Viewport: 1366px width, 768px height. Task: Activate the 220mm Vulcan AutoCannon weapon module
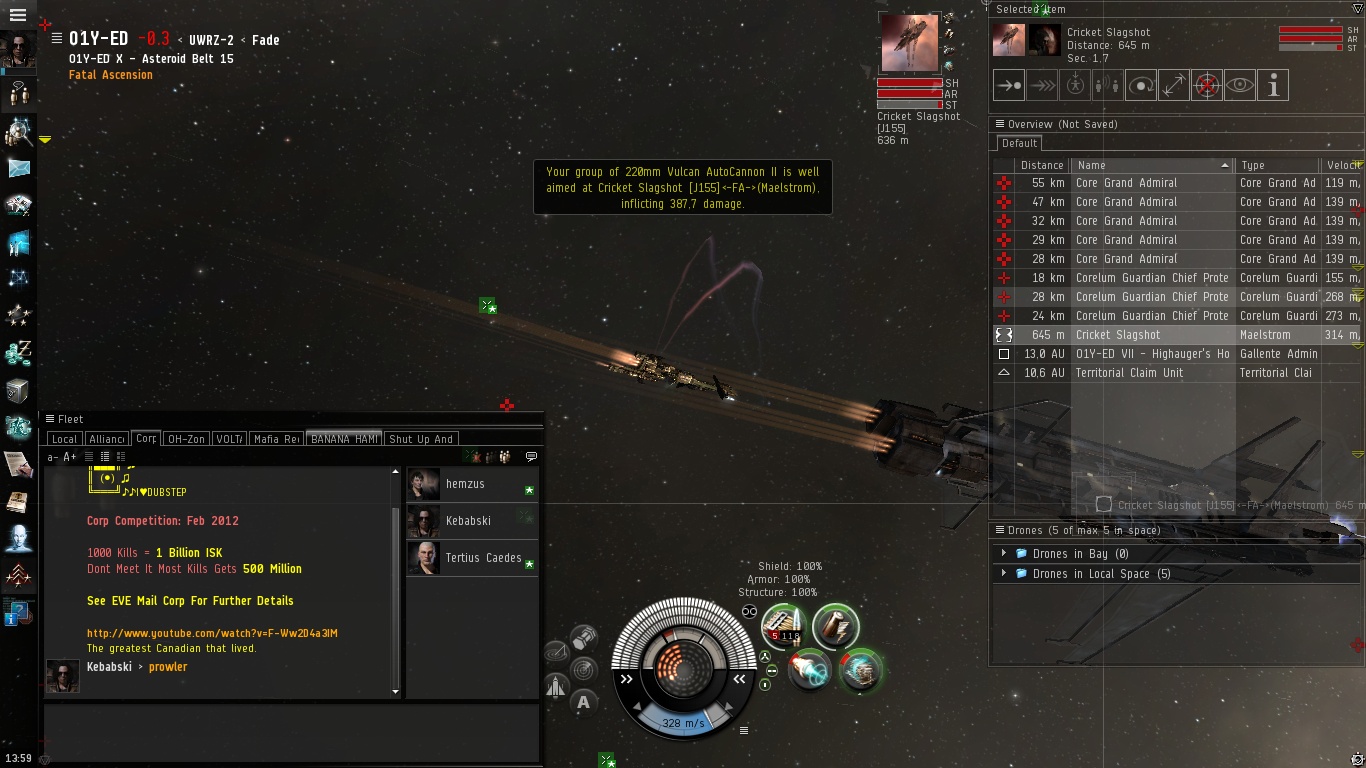click(x=785, y=626)
